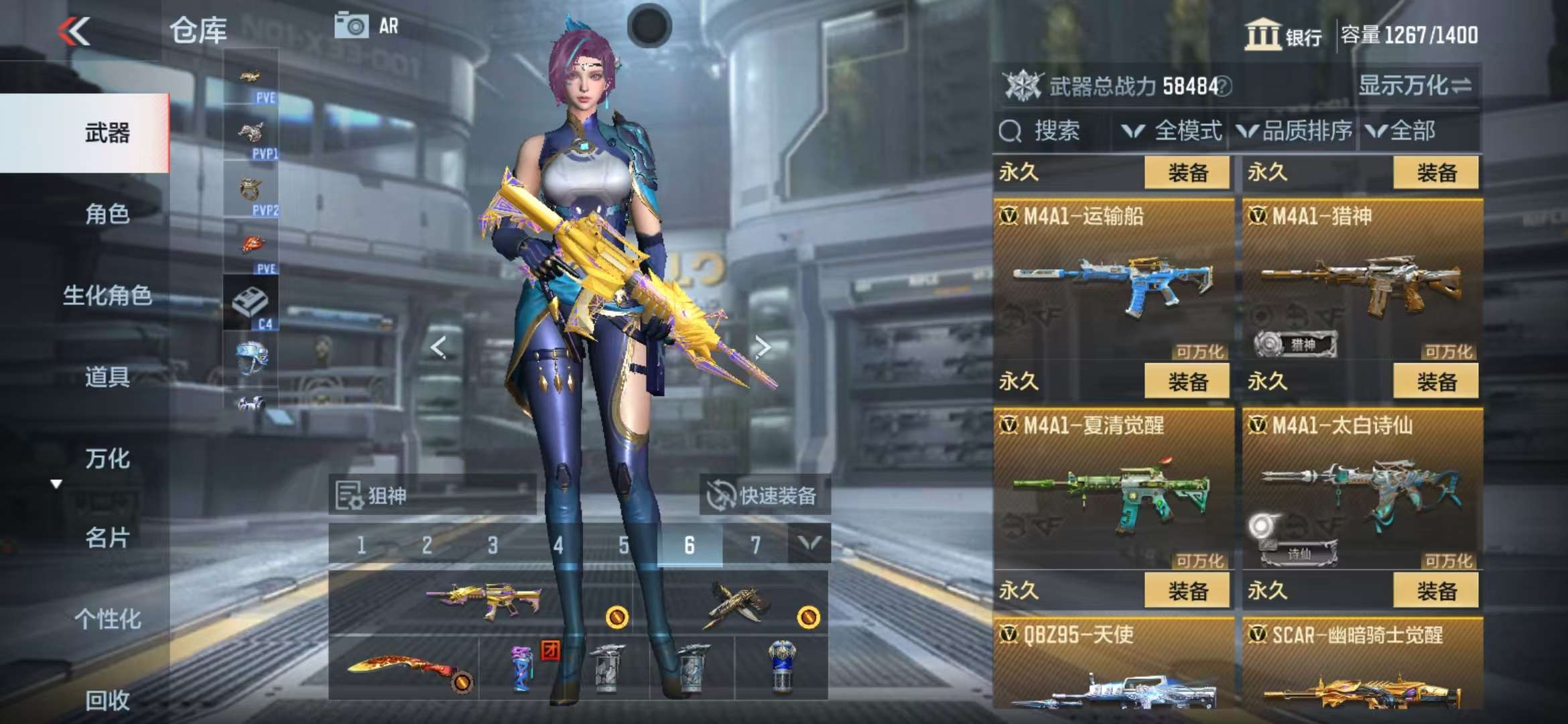
Task: Open the 角色 character category
Action: (107, 215)
